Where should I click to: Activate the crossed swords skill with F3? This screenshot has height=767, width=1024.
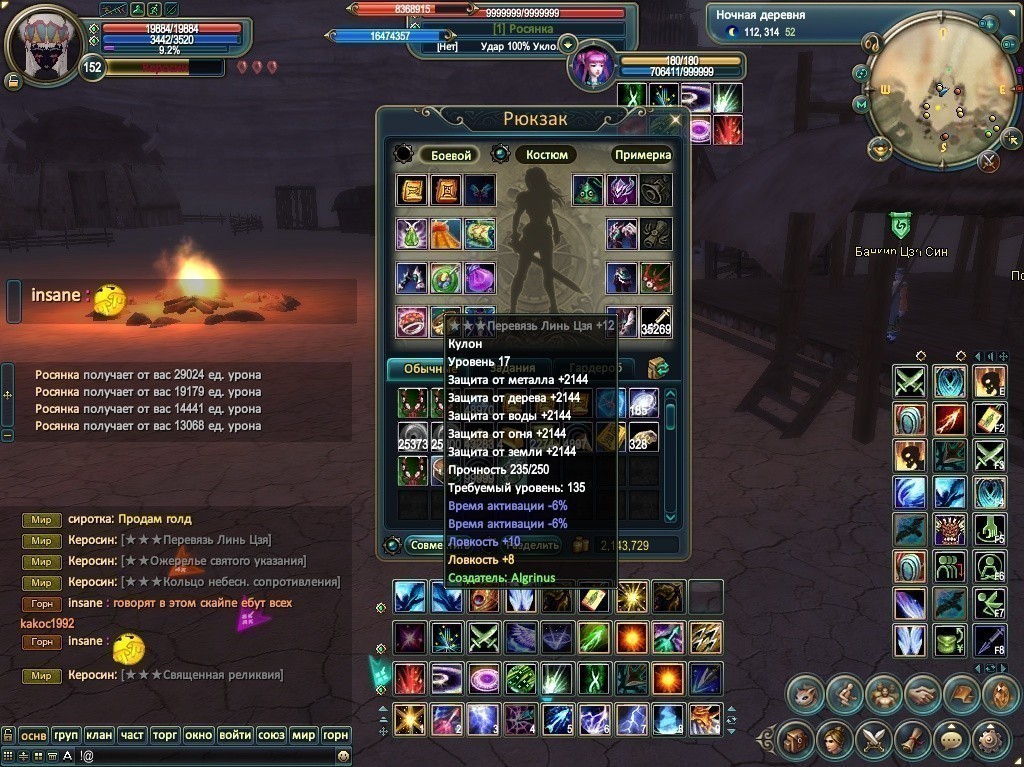pos(987,454)
